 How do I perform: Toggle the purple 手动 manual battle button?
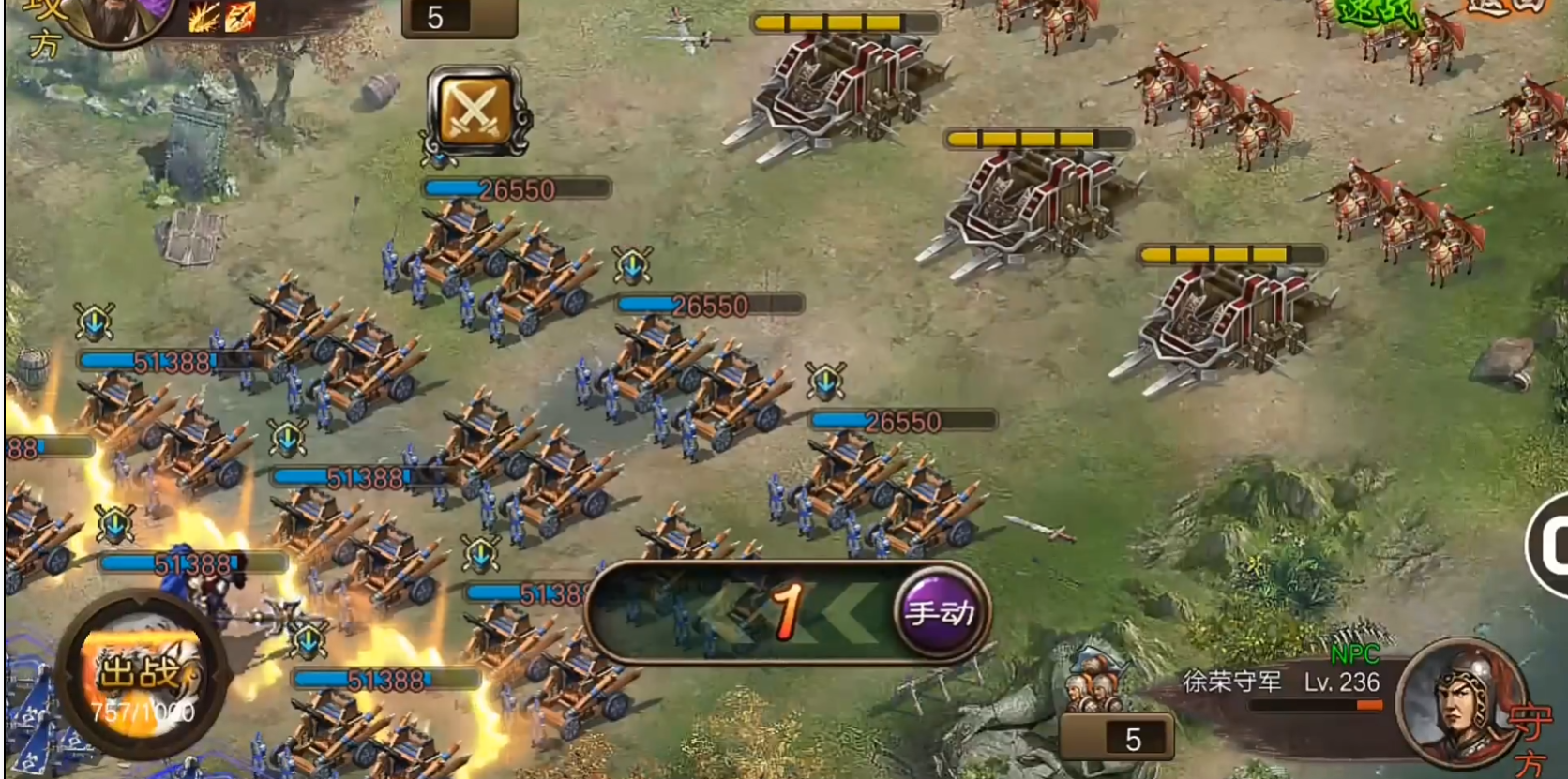pos(939,614)
